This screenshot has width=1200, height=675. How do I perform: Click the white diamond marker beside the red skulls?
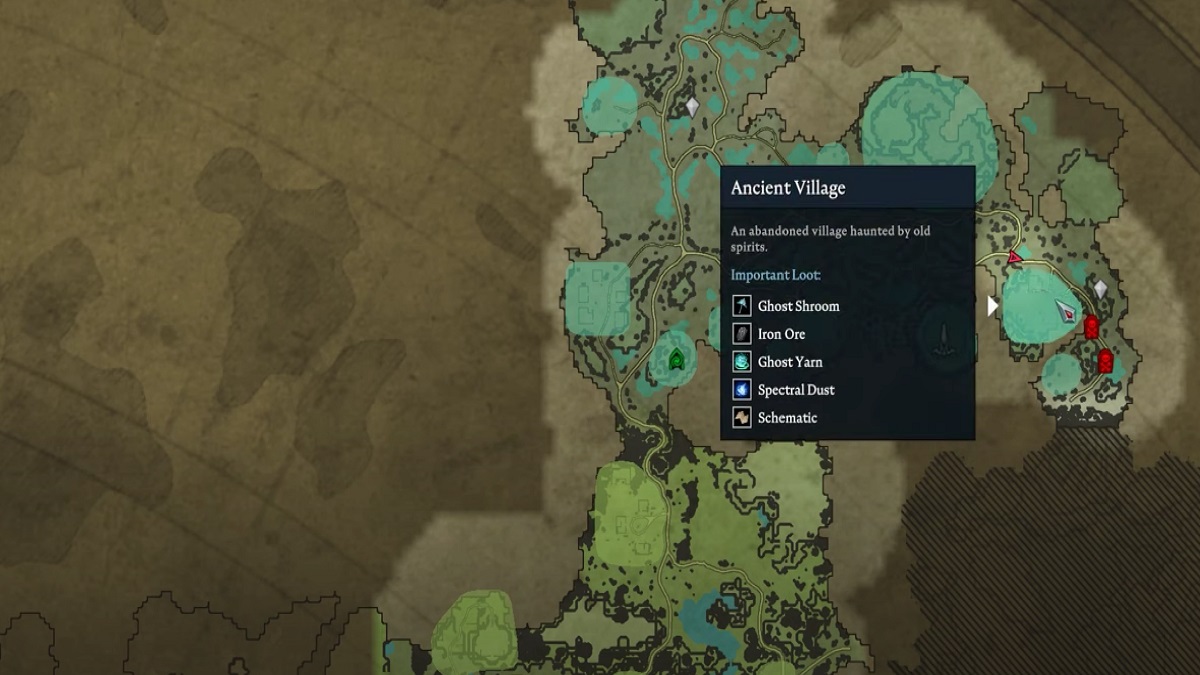tap(1100, 290)
